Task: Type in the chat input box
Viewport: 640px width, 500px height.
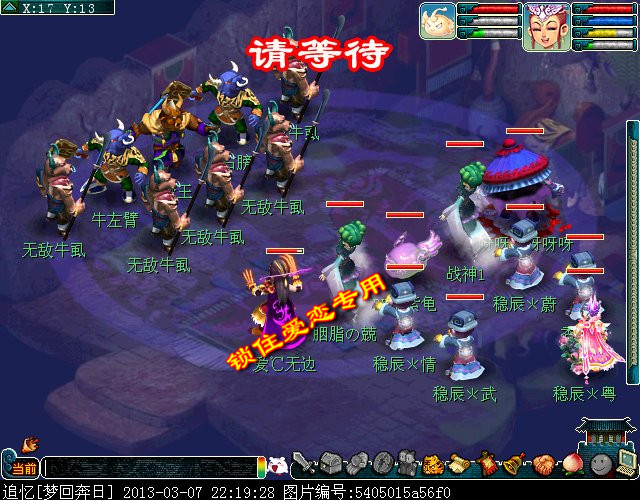Action: pos(150,467)
